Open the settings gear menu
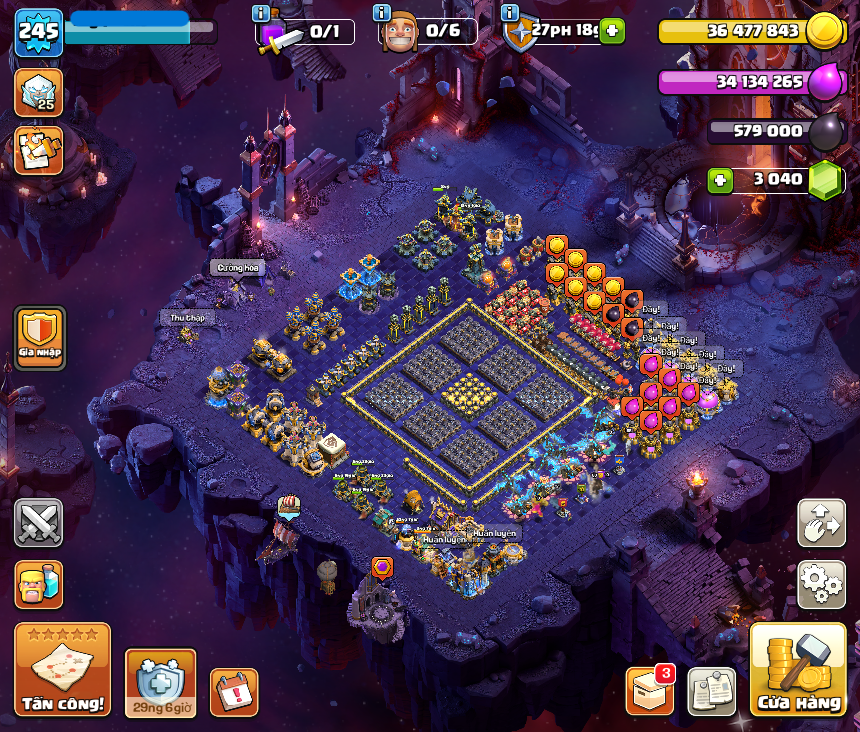 pyautogui.click(x=821, y=582)
